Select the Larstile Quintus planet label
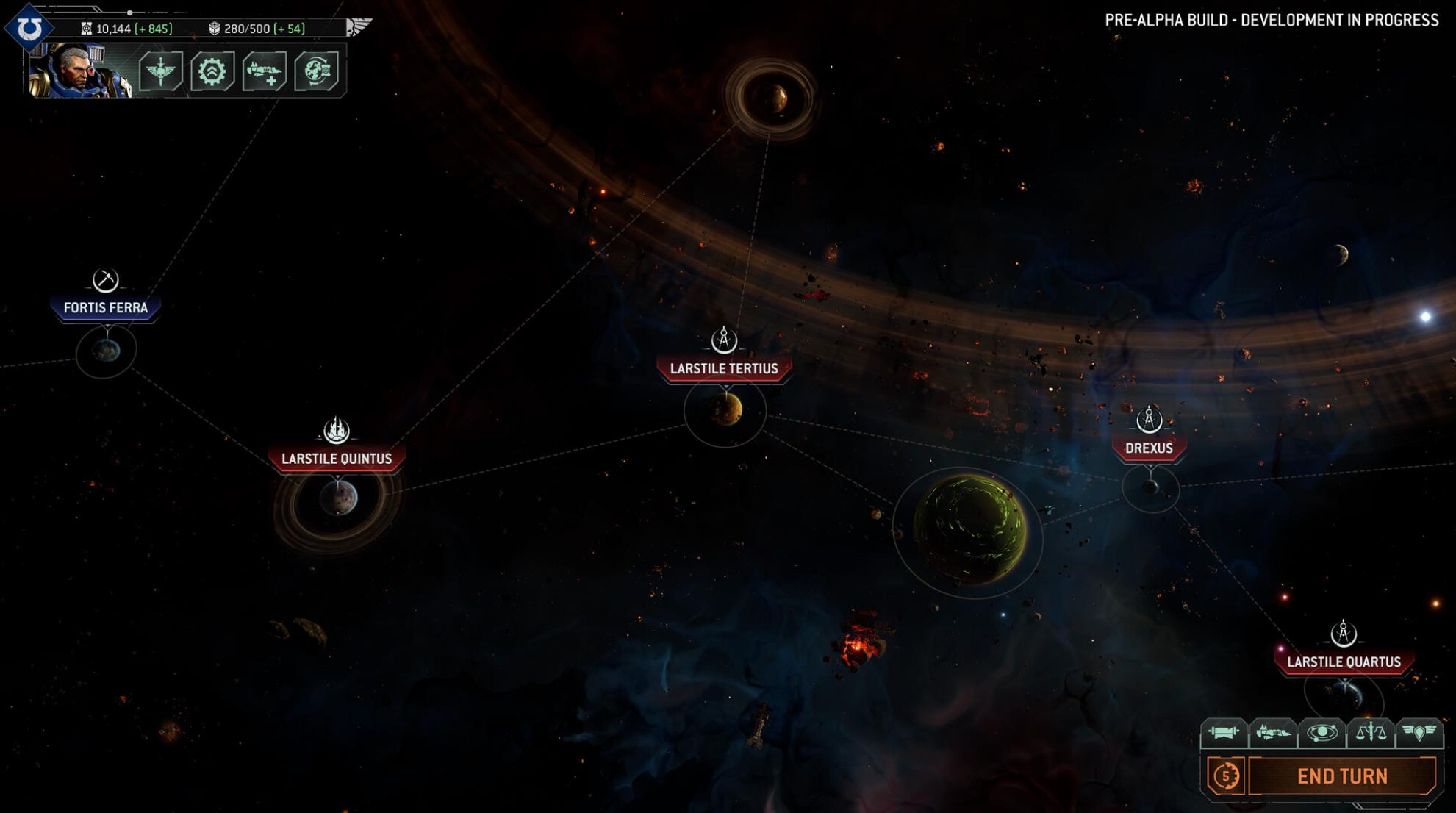 (x=337, y=459)
